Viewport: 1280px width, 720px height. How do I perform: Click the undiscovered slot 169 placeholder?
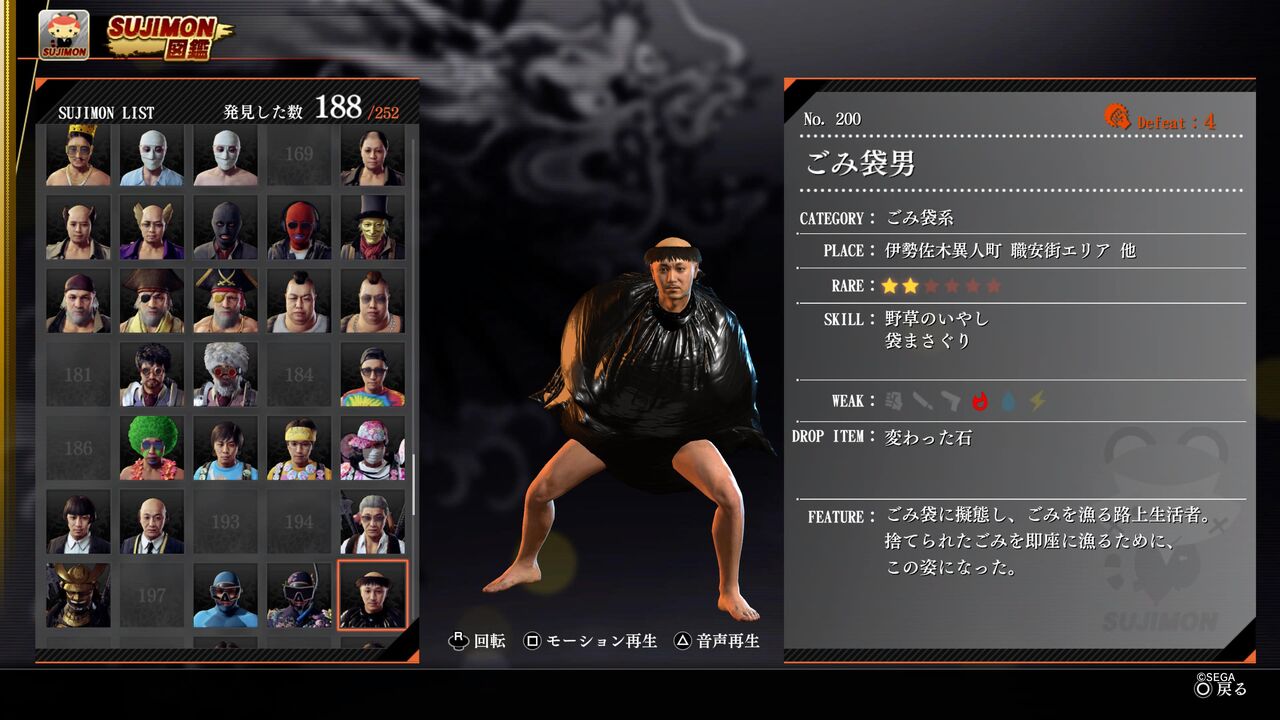tap(300, 154)
